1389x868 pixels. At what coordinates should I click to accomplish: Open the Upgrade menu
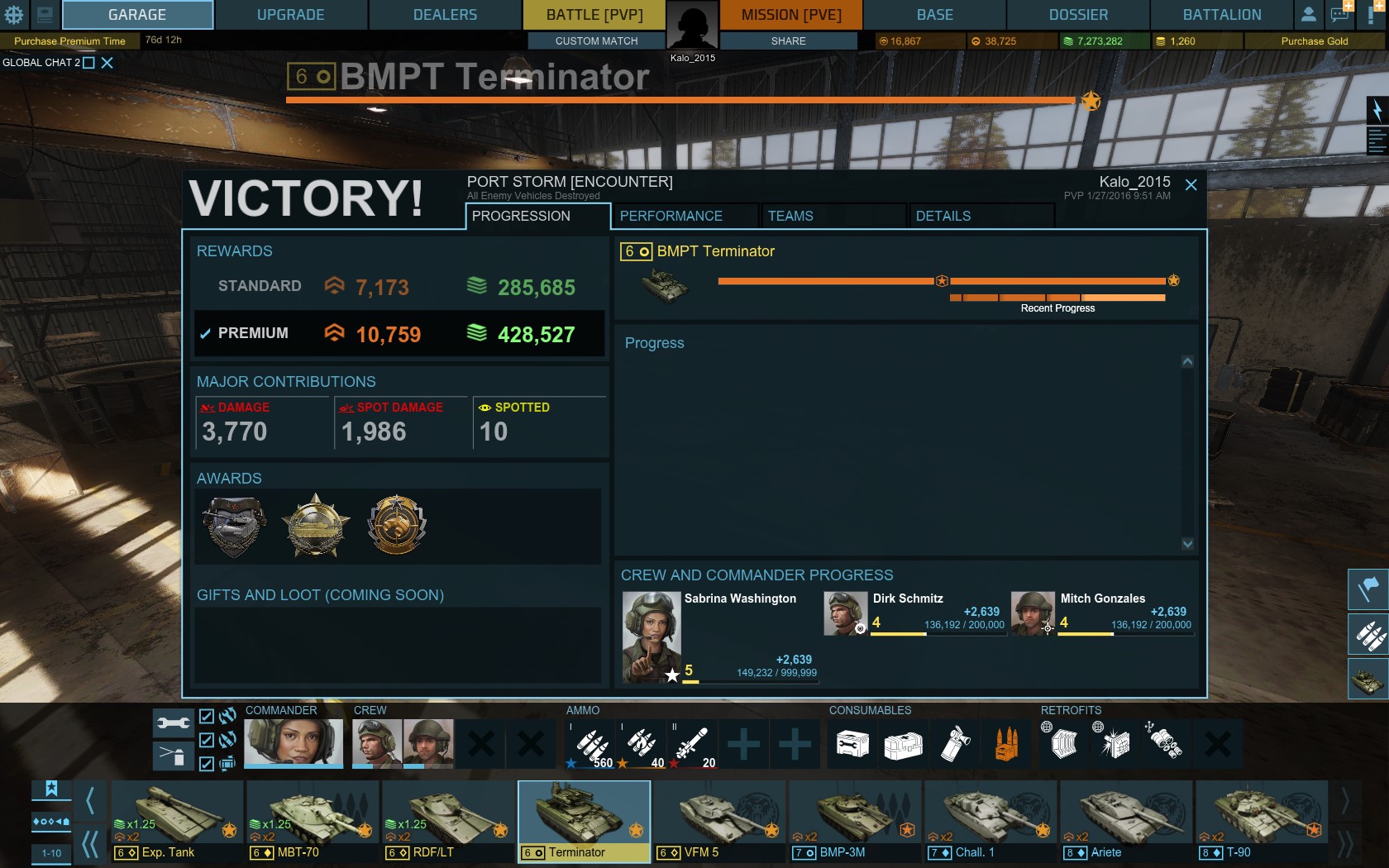(290, 15)
